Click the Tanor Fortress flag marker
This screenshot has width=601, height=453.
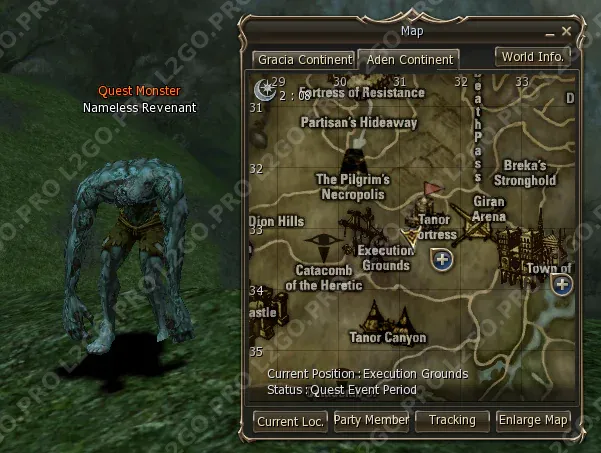pos(432,189)
